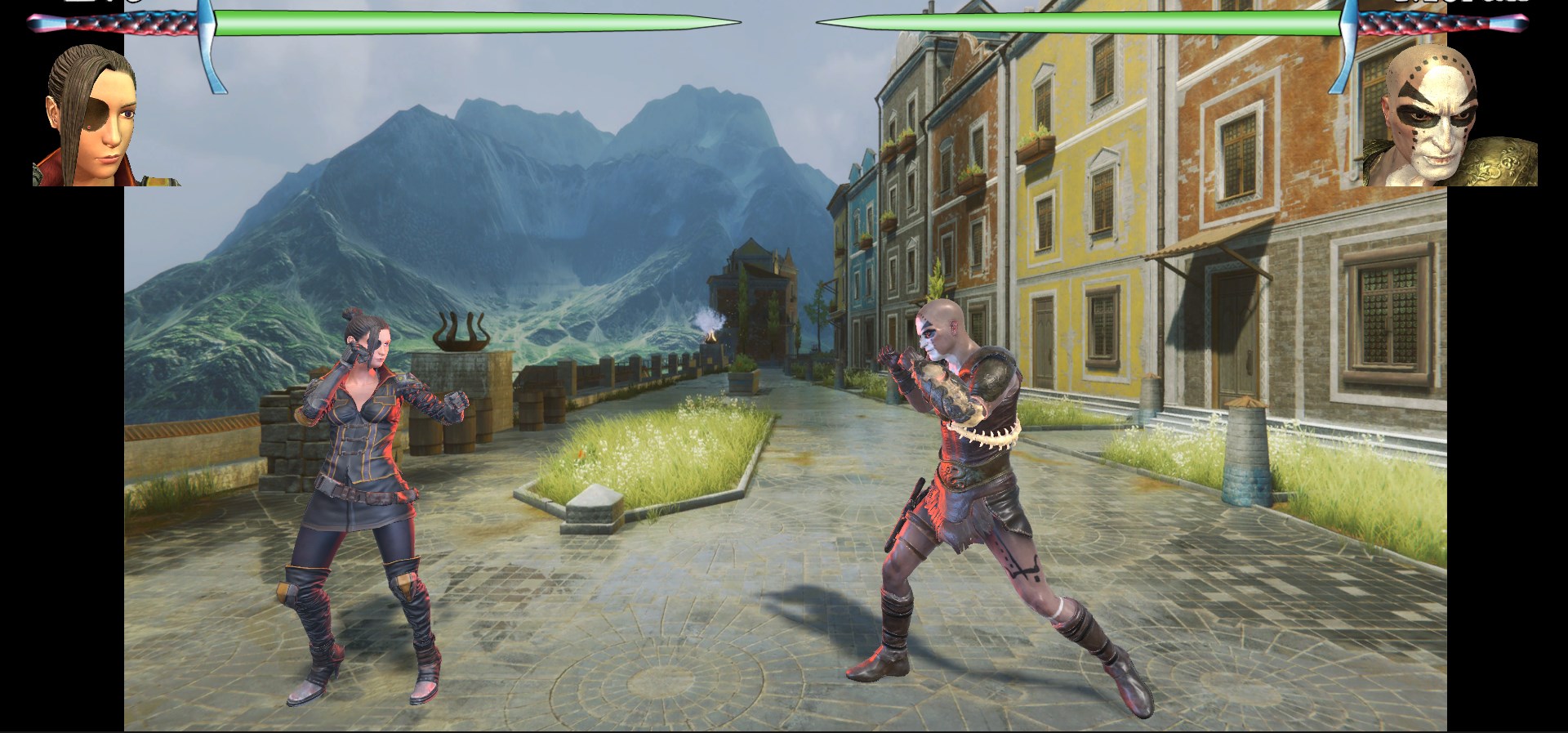Click the eyepatch woman fighter portrait
The image size is (1568, 733).
pos(91,117)
